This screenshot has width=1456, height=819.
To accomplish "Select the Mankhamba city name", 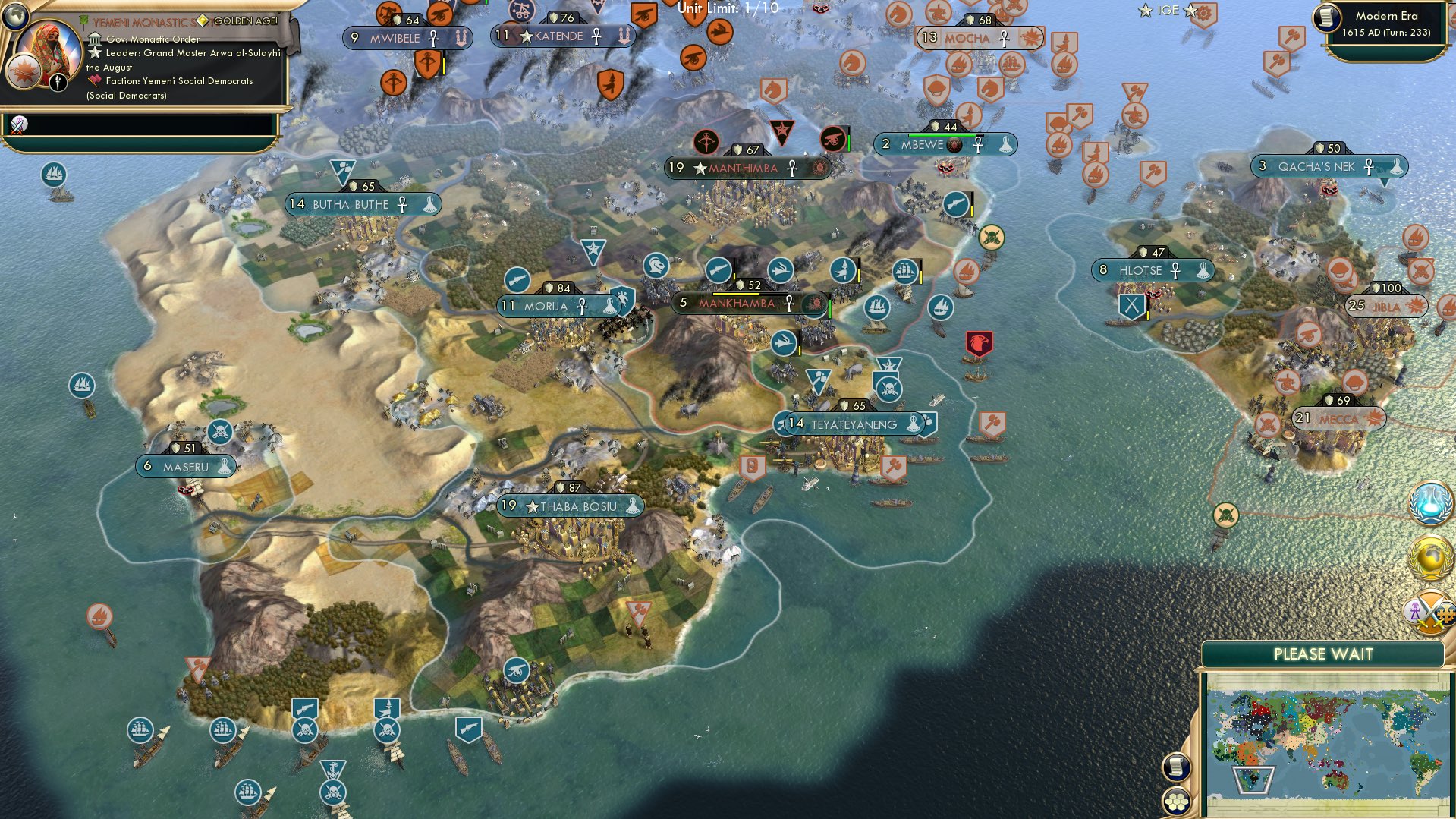I will [x=736, y=304].
